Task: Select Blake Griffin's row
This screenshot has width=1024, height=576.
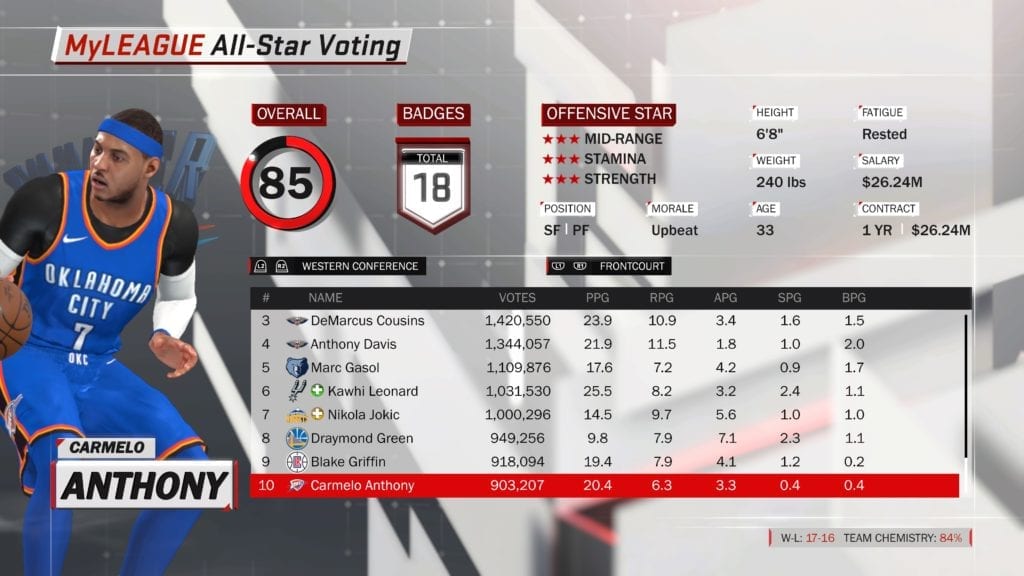Action: click(354, 462)
